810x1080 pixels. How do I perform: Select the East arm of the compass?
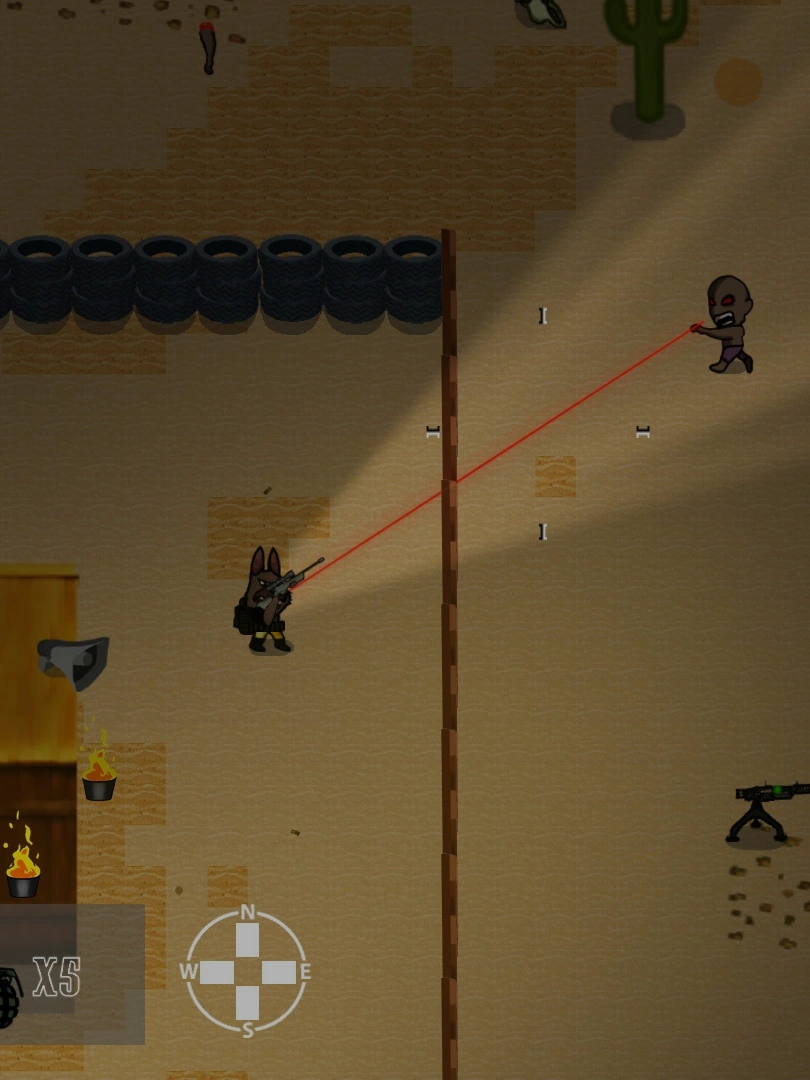[280, 972]
